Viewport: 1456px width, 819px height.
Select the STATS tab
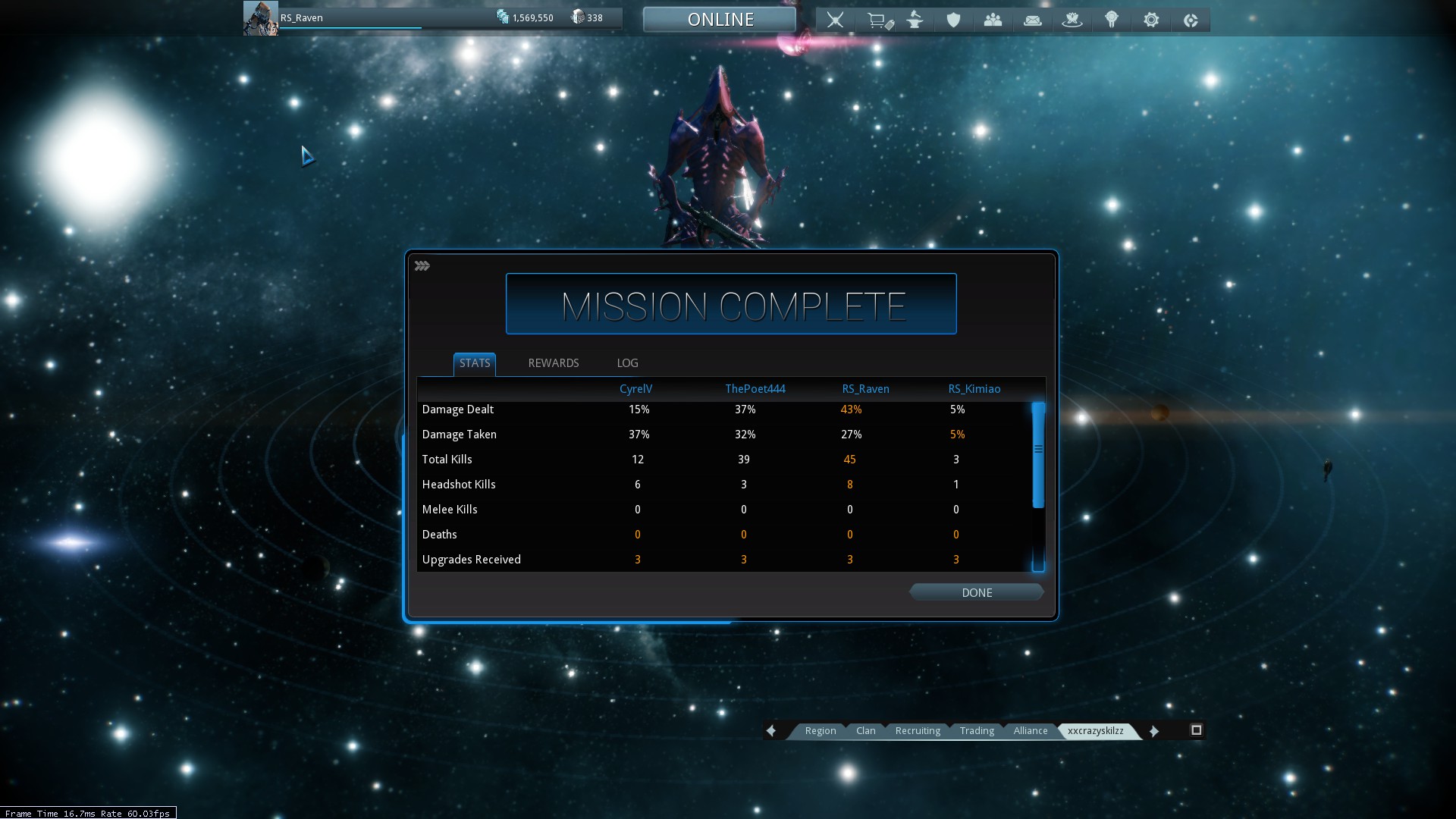(x=475, y=363)
